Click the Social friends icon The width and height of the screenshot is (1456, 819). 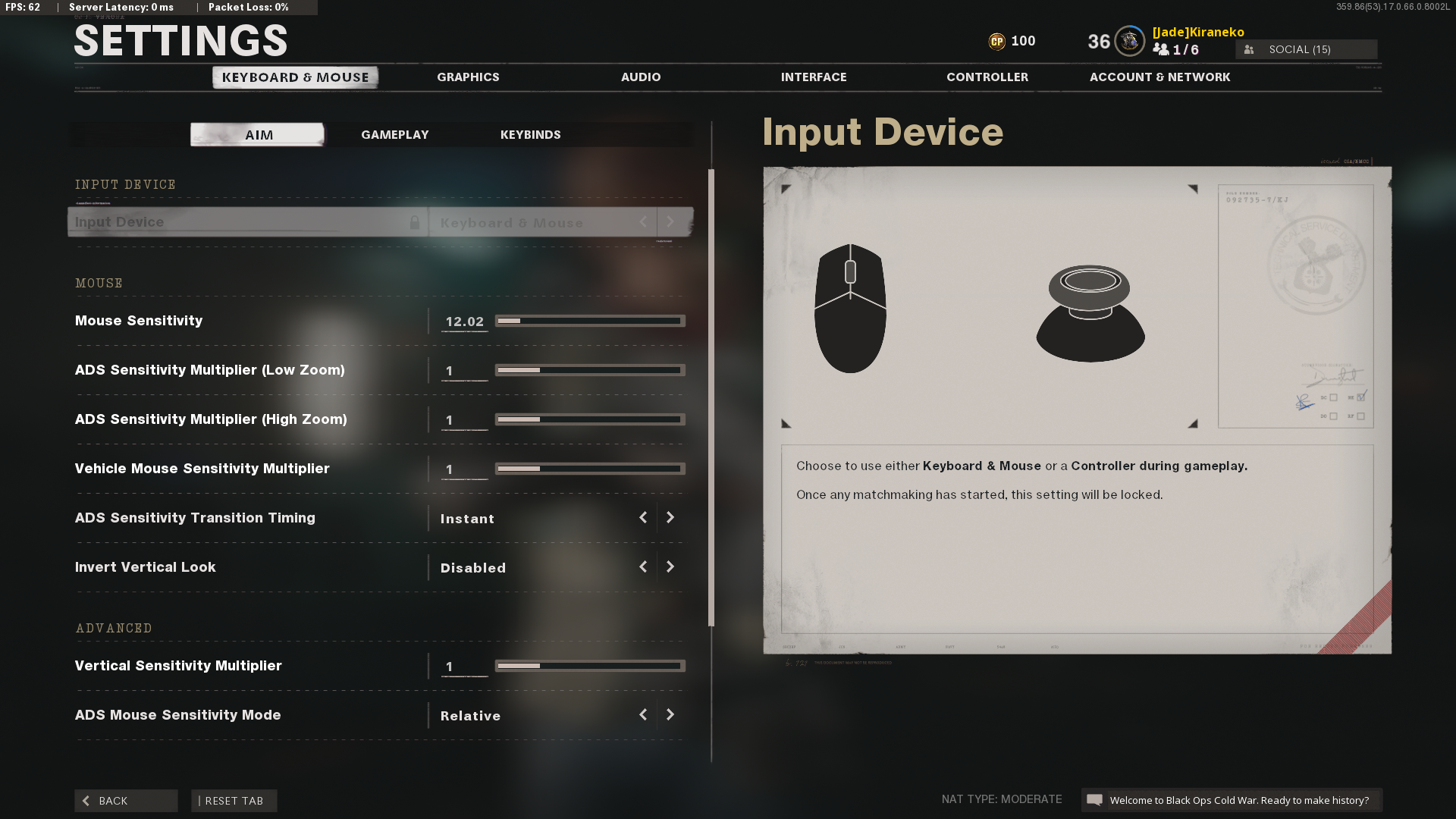pyautogui.click(x=1248, y=49)
